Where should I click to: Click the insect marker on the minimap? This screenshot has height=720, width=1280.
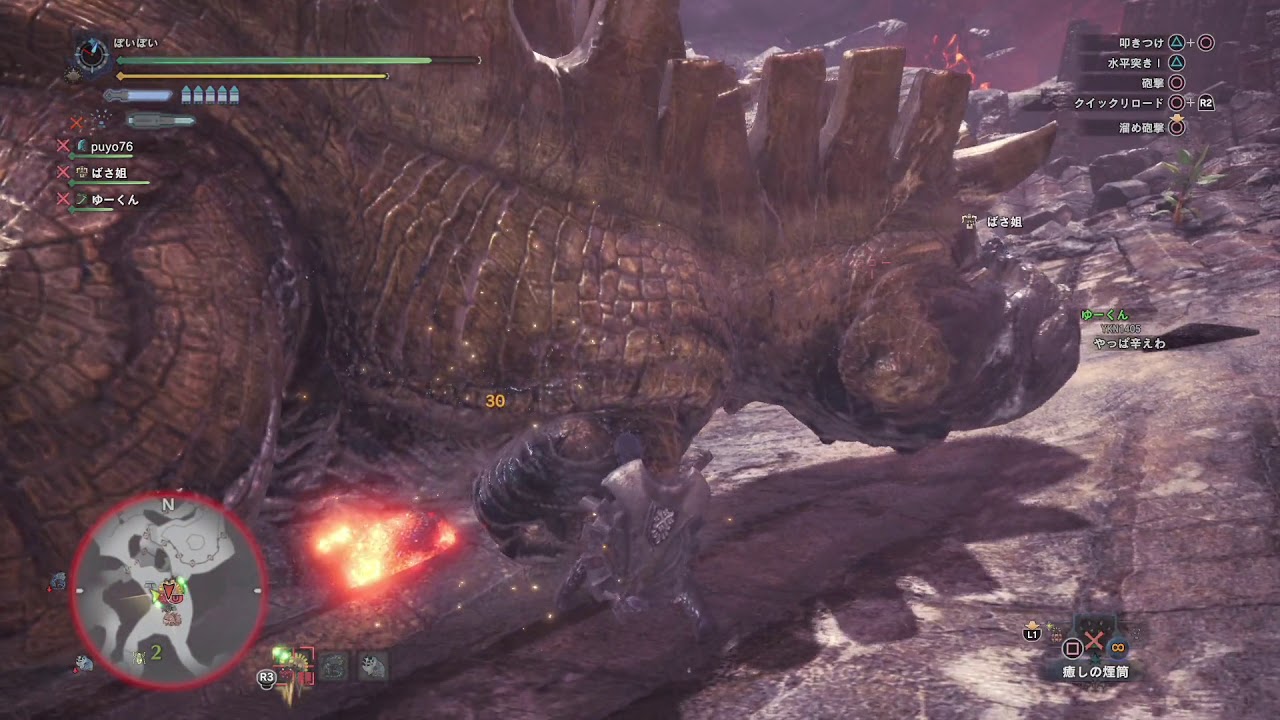click(140, 656)
